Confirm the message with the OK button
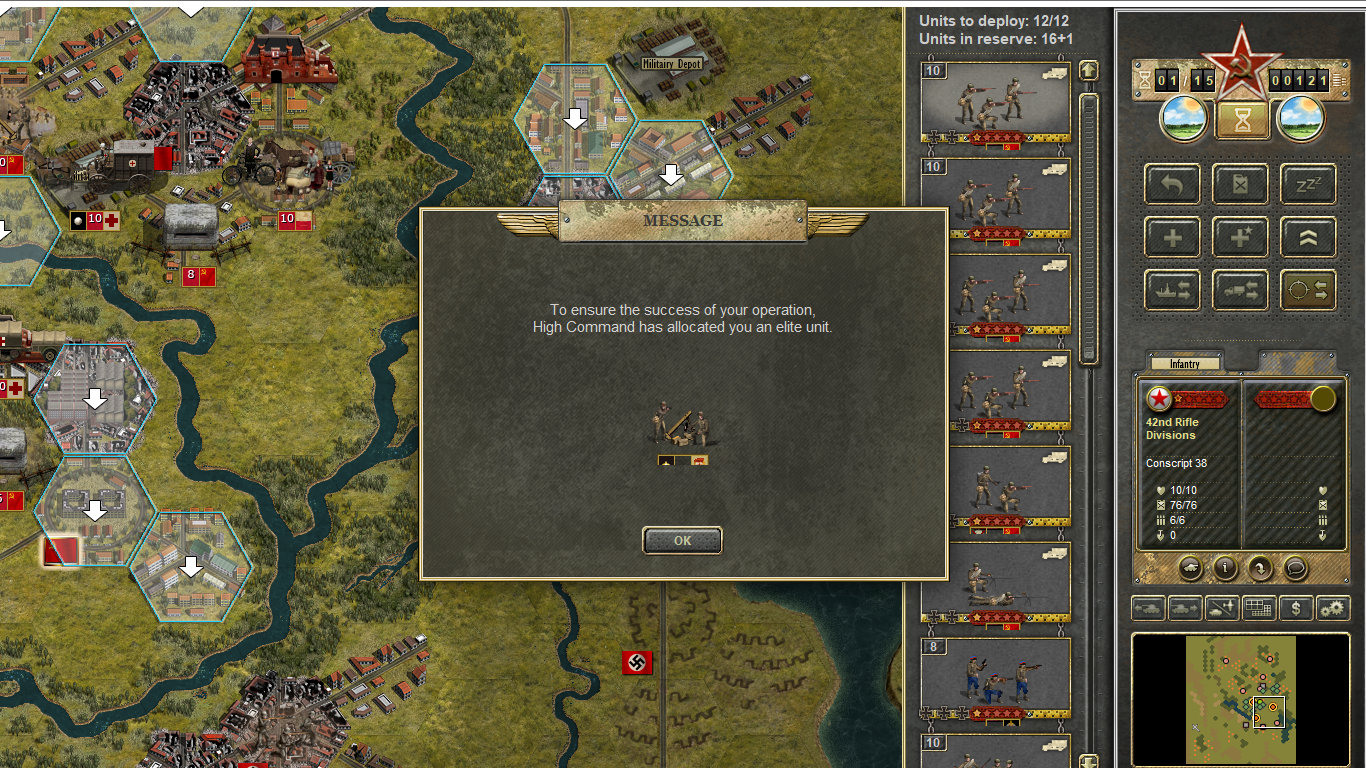The width and height of the screenshot is (1366, 768). (x=682, y=540)
